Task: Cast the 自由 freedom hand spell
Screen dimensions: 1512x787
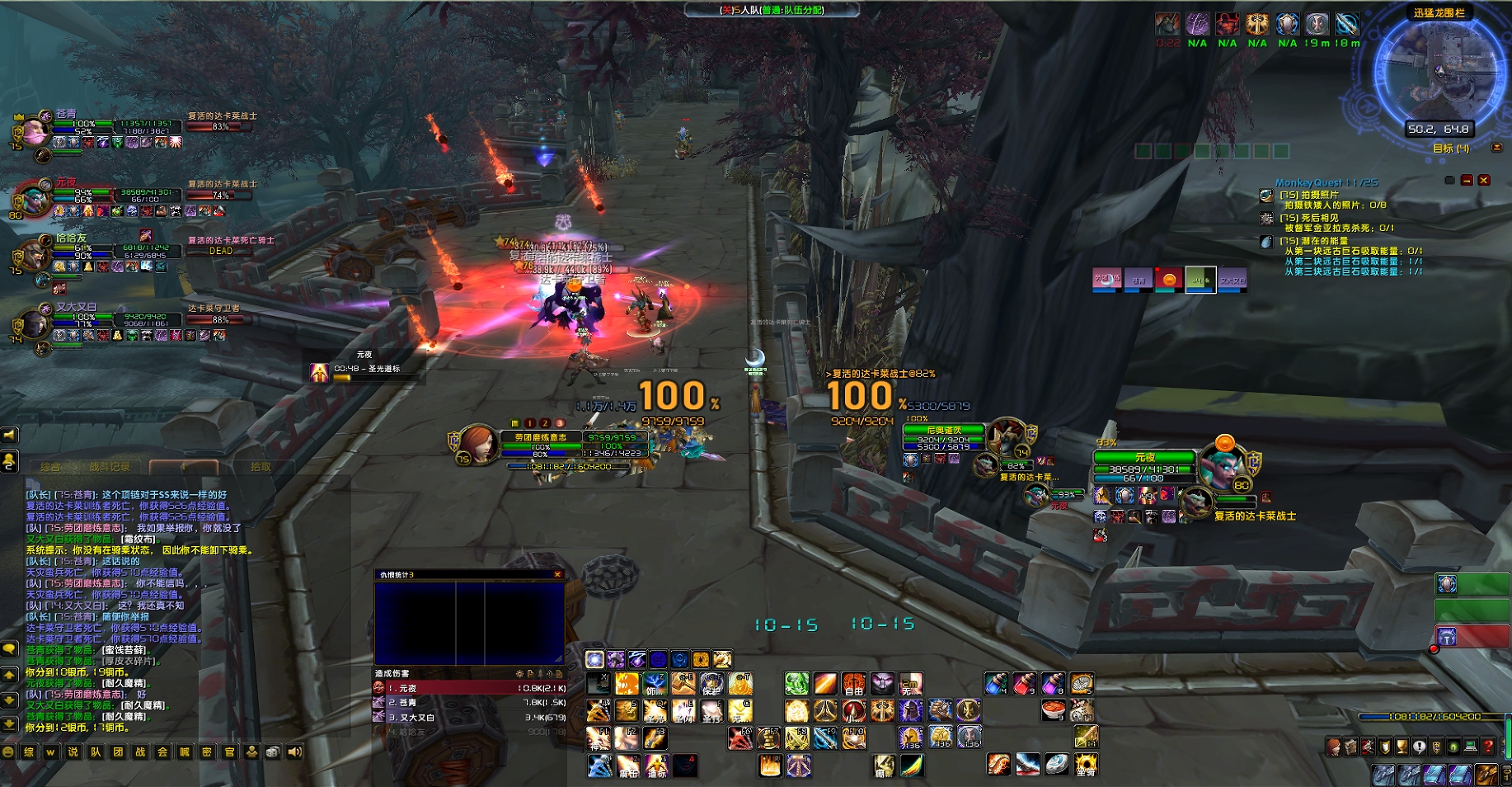Action: click(853, 684)
